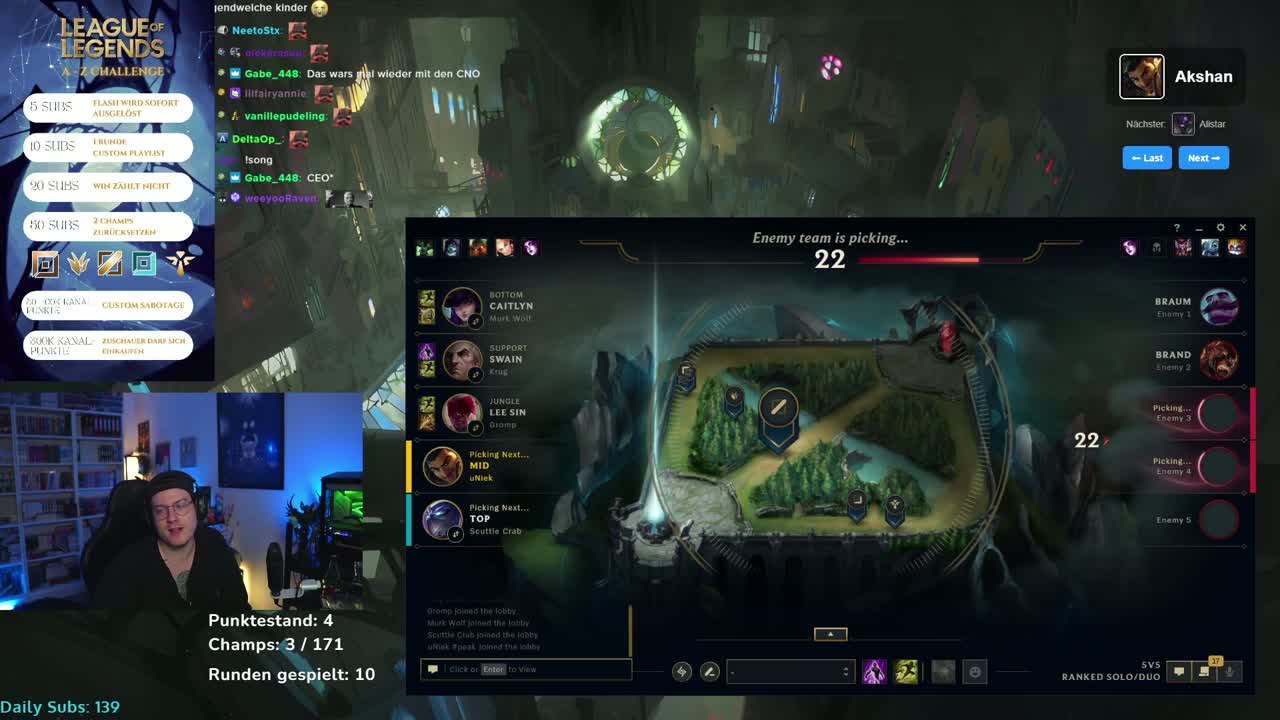
Task: Change the green Ghost summoner spell
Action: coord(906,672)
